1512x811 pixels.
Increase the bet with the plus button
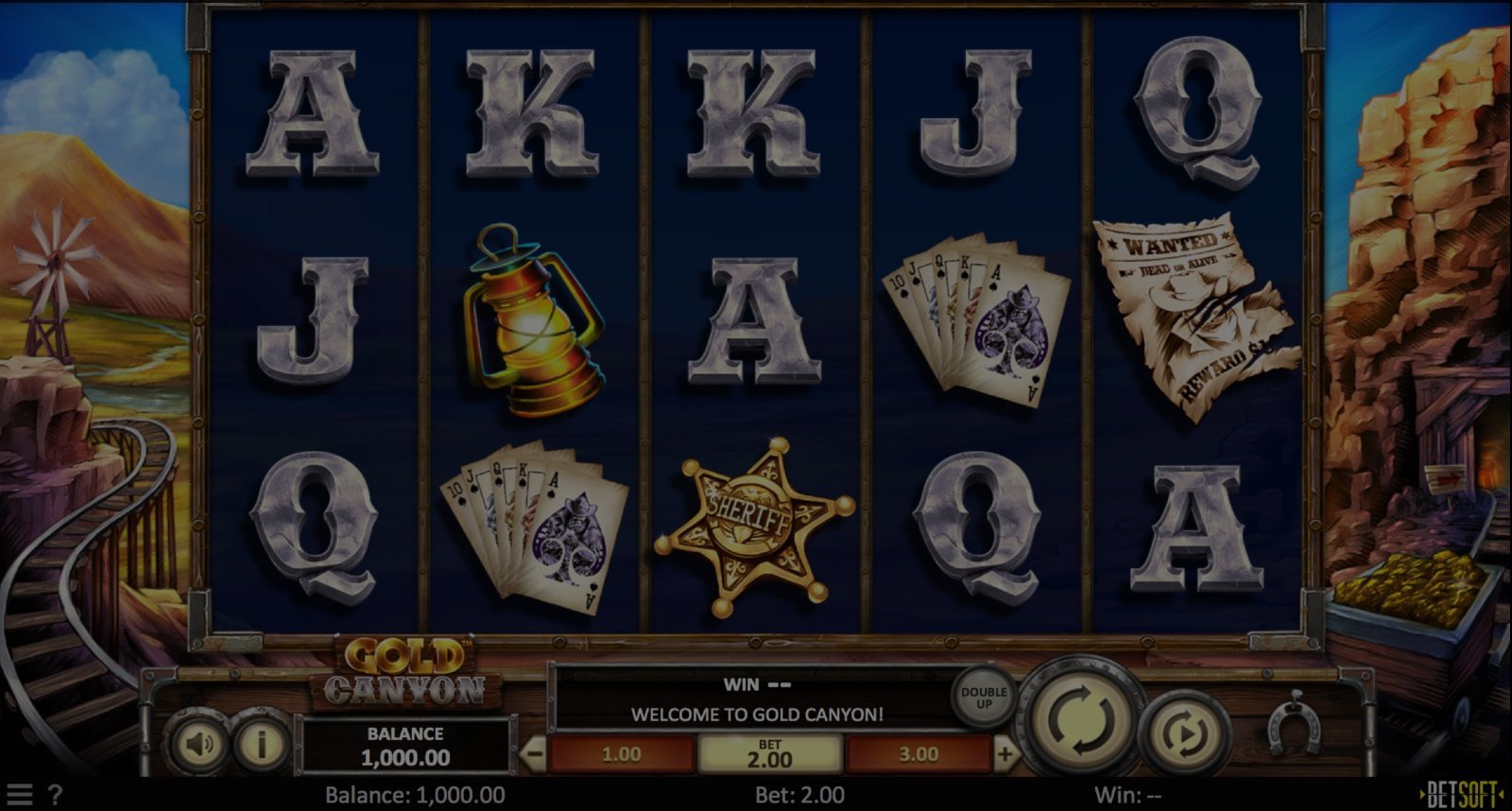pos(1005,754)
